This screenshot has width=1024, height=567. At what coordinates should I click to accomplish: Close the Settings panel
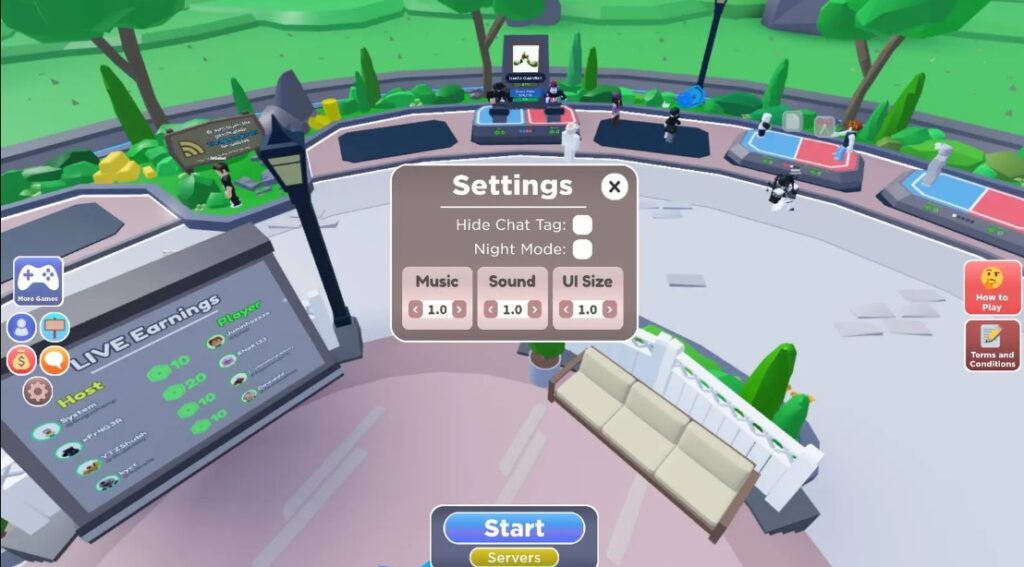[x=615, y=187]
